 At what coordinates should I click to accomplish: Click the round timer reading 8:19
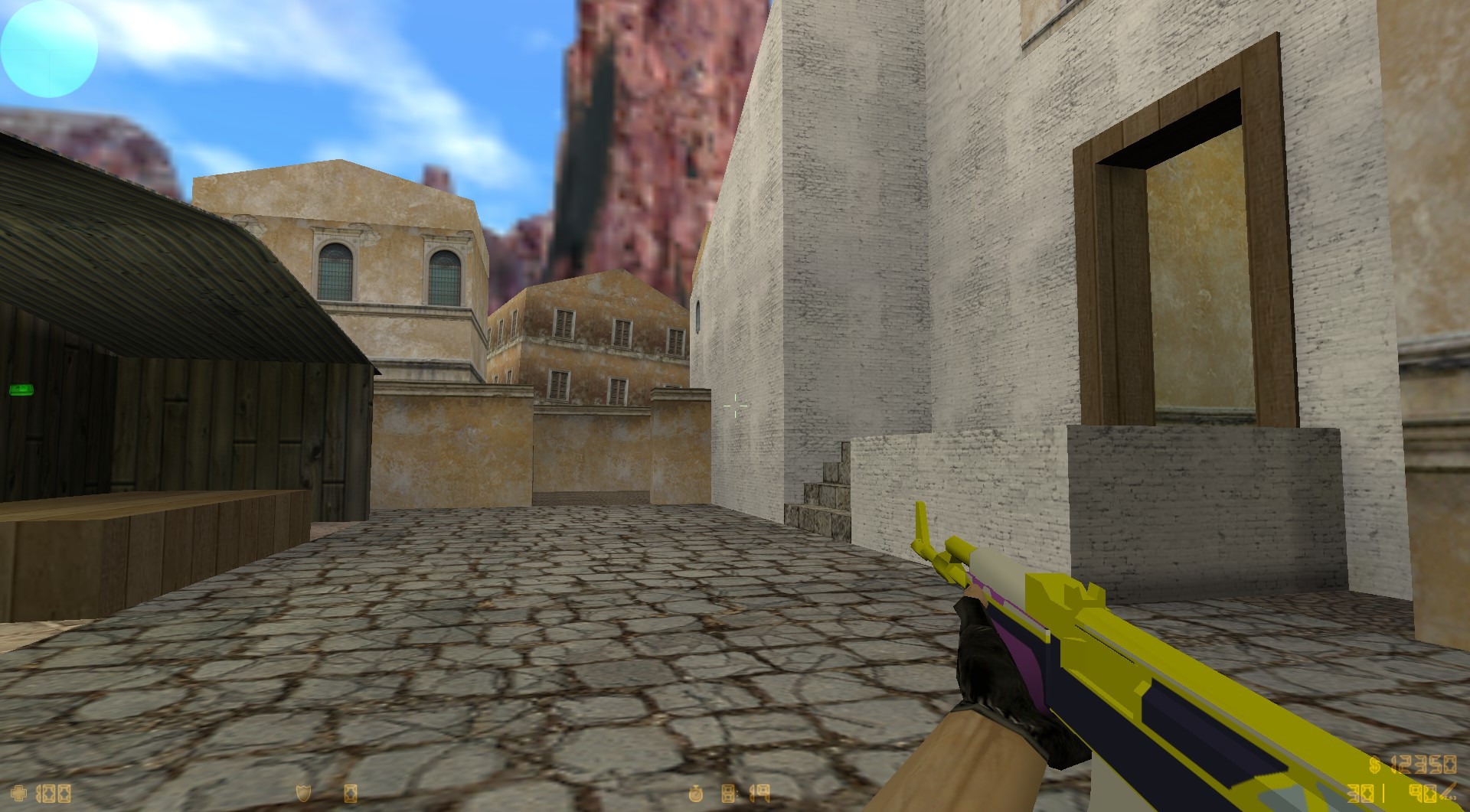tap(746, 794)
